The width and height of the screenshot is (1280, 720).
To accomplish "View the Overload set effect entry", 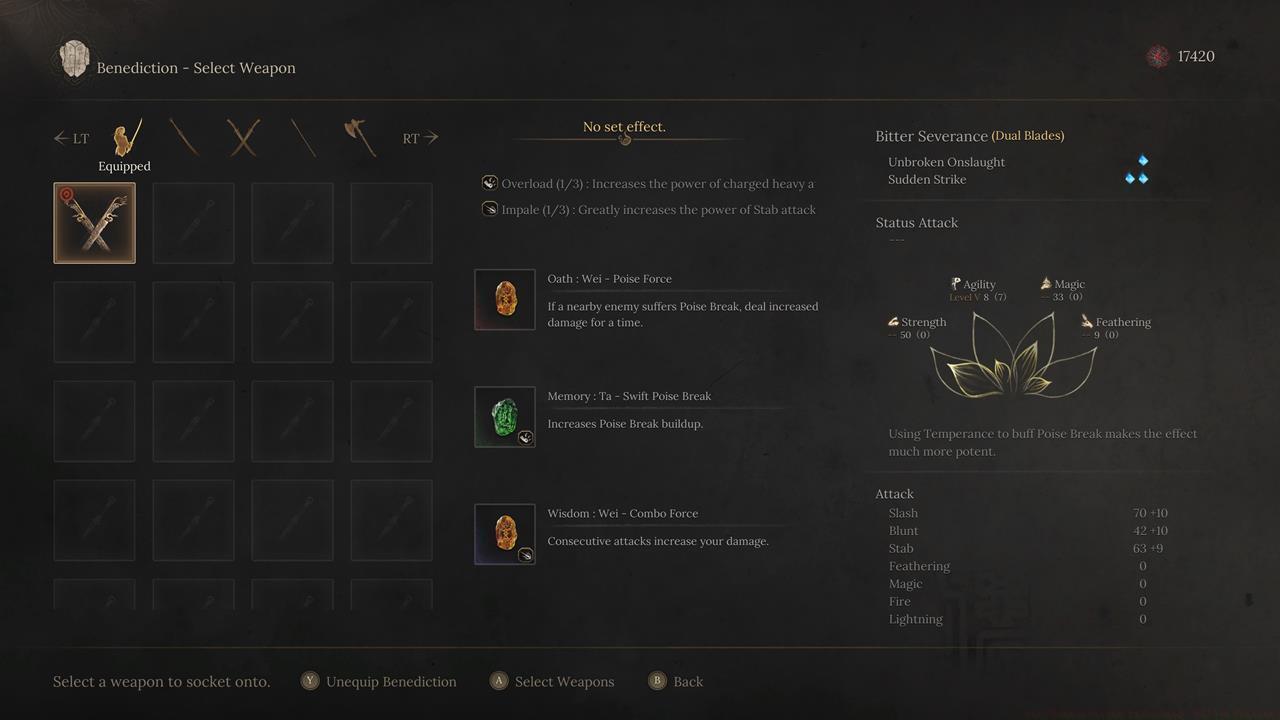I will click(648, 184).
